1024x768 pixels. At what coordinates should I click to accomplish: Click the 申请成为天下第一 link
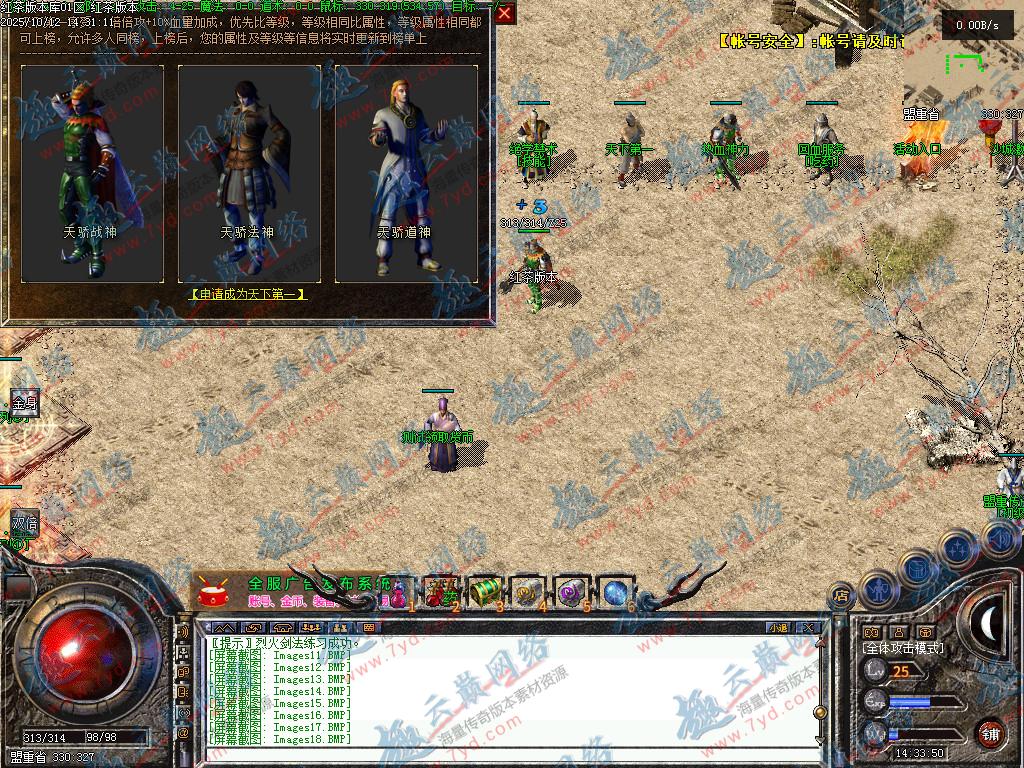pyautogui.click(x=248, y=295)
